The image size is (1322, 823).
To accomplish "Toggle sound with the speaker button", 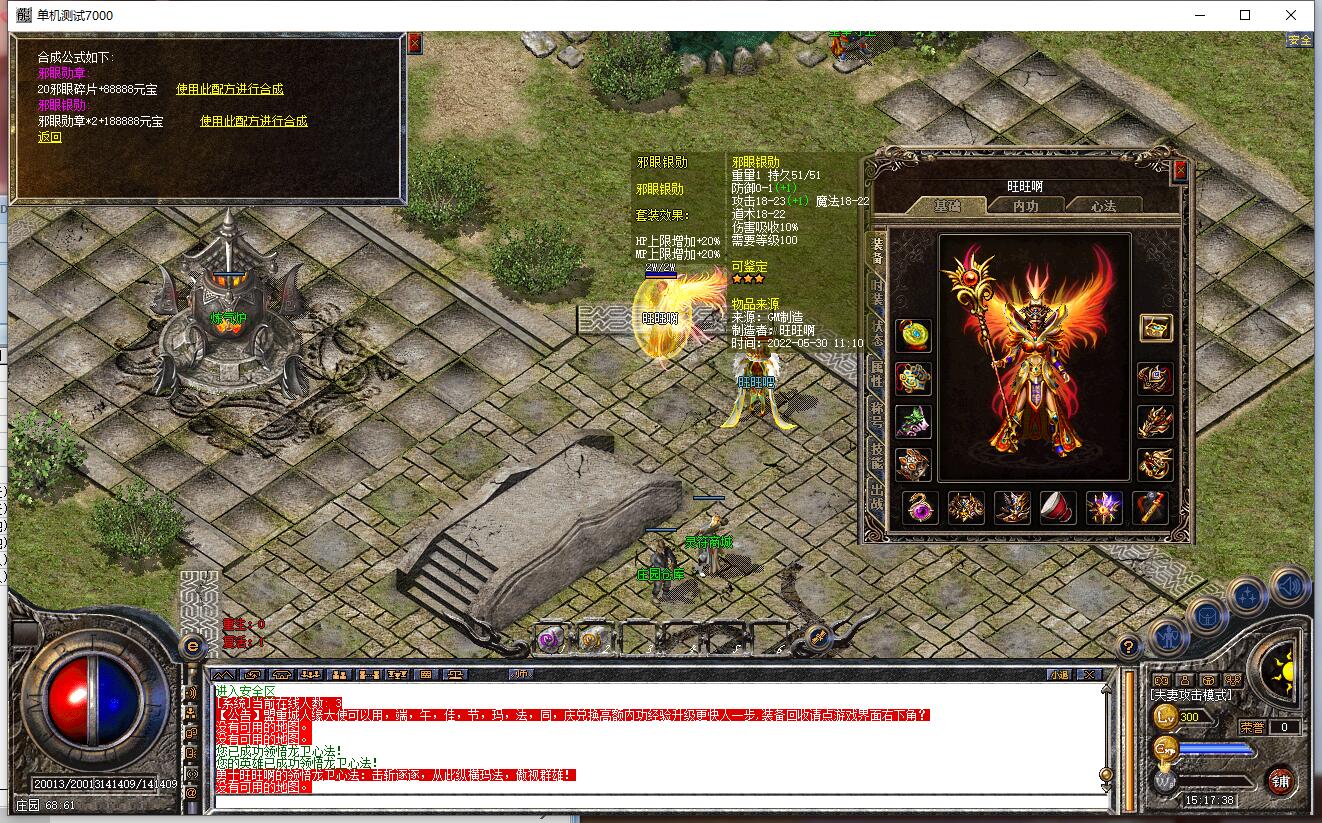I will tap(1289, 584).
